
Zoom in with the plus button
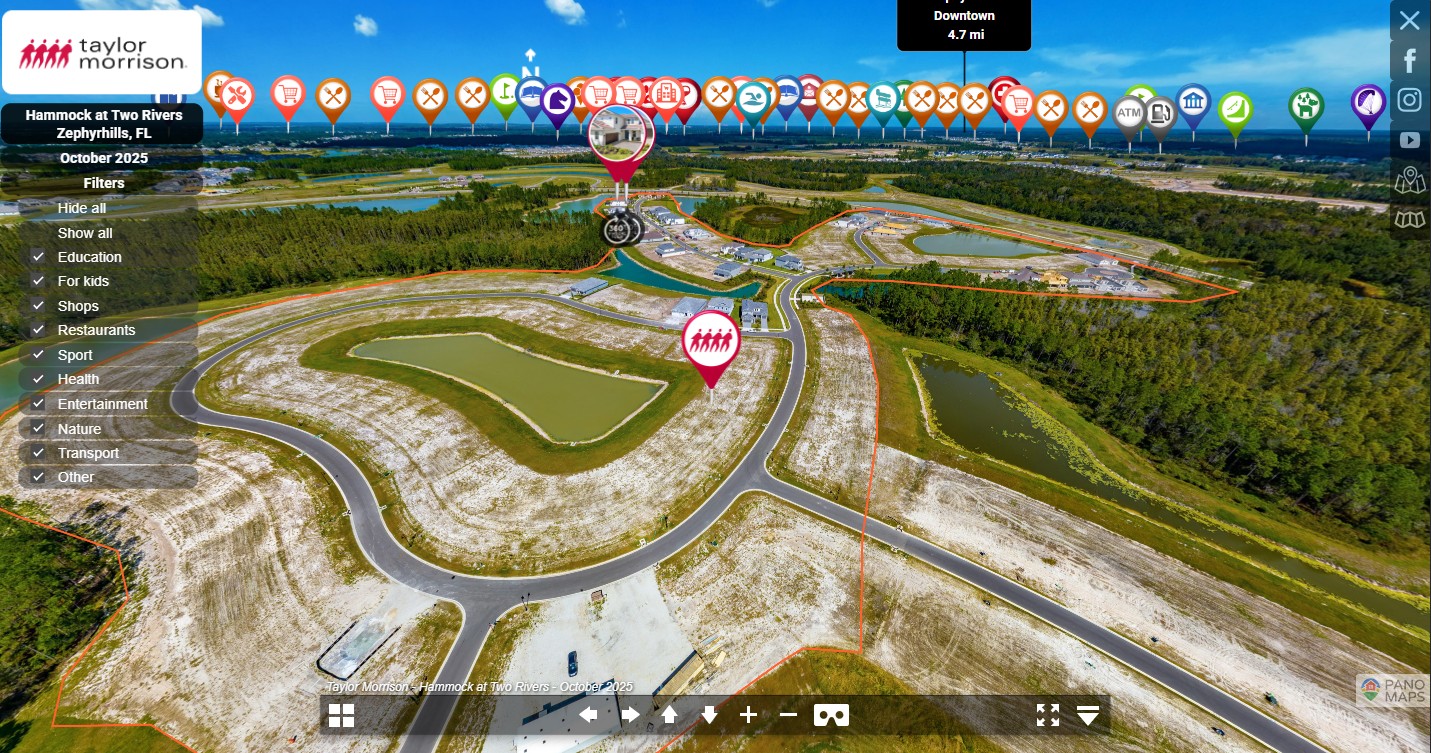coord(748,715)
